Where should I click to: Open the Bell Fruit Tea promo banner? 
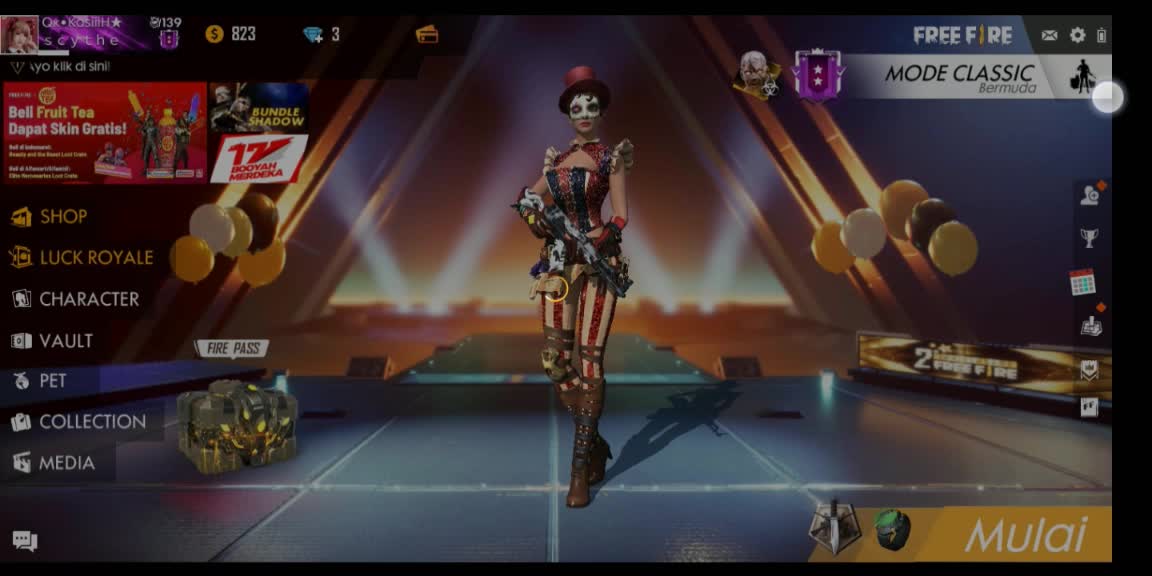click(x=104, y=132)
